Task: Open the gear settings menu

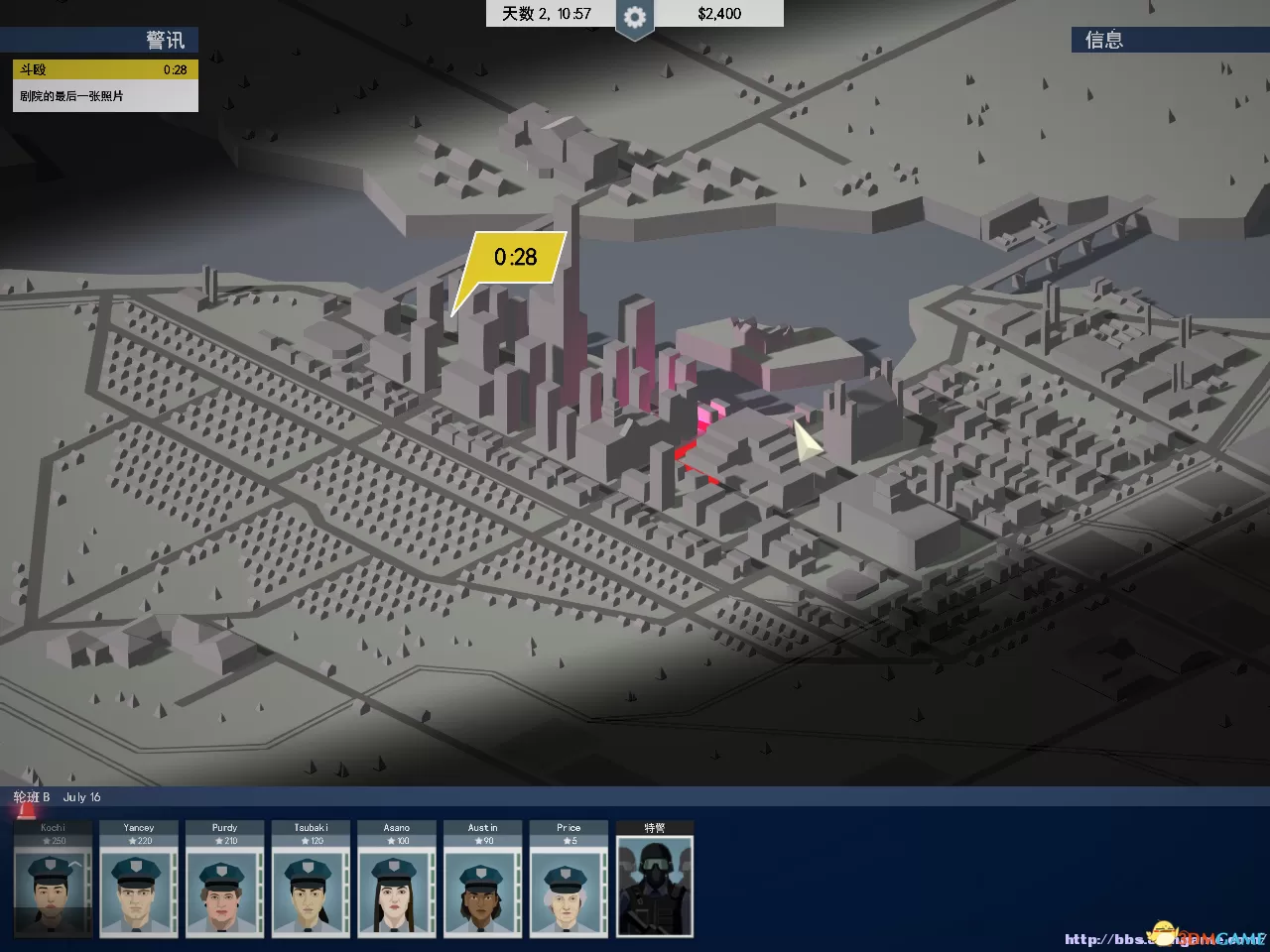Action: coord(634,17)
